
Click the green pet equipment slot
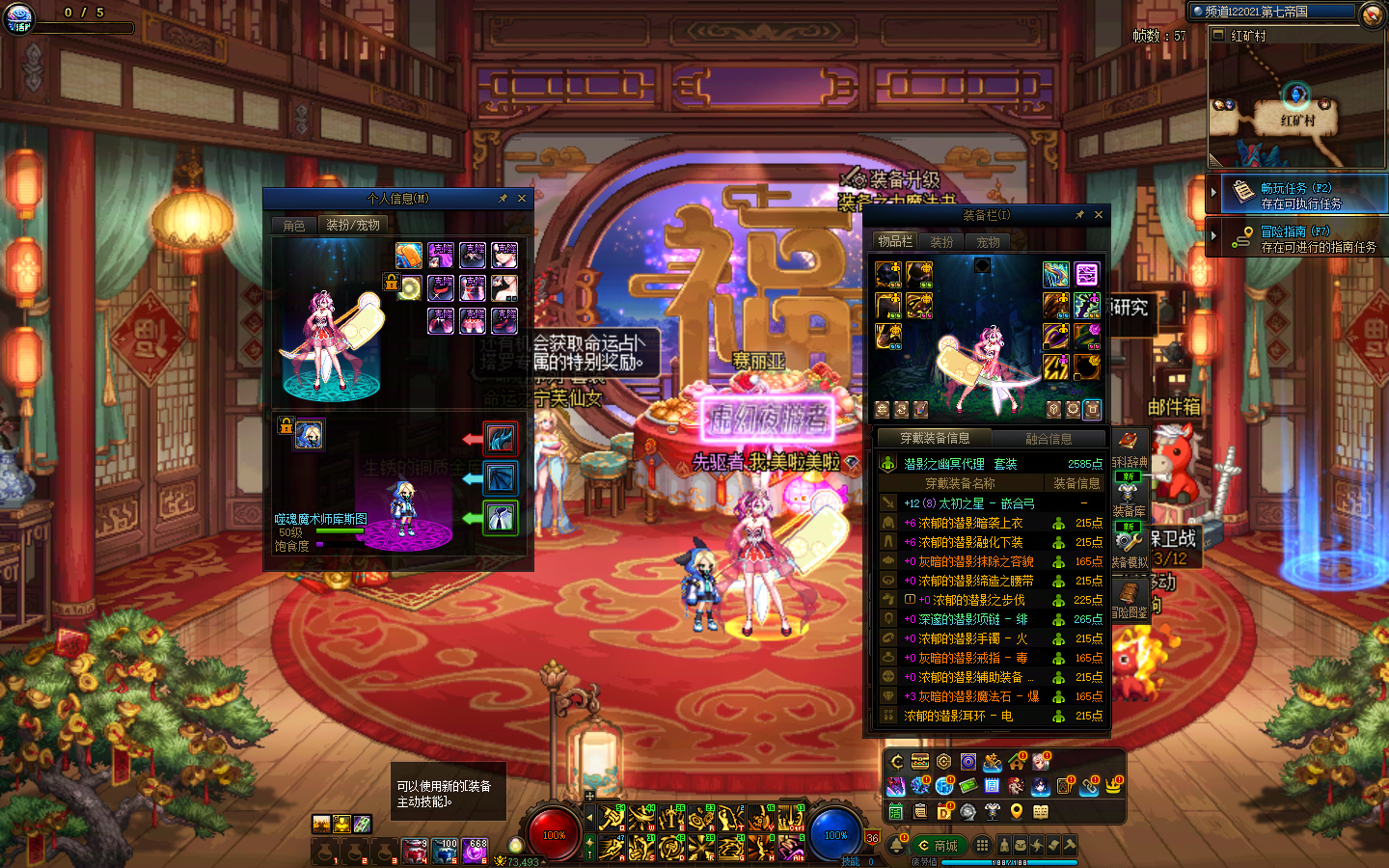point(500,519)
